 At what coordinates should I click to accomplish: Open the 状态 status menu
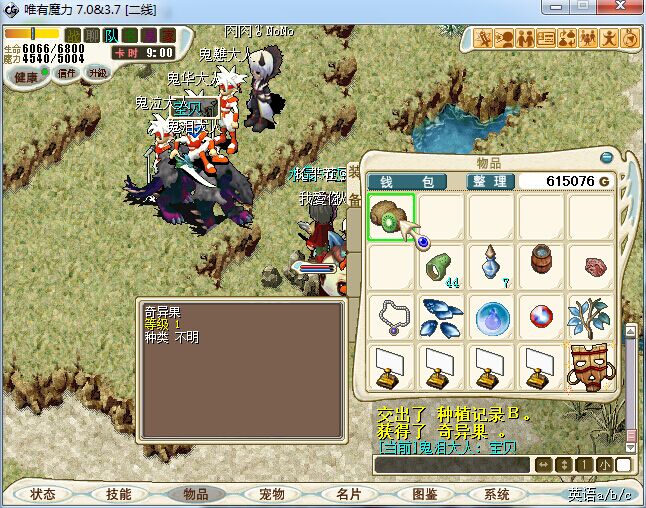click(x=43, y=494)
